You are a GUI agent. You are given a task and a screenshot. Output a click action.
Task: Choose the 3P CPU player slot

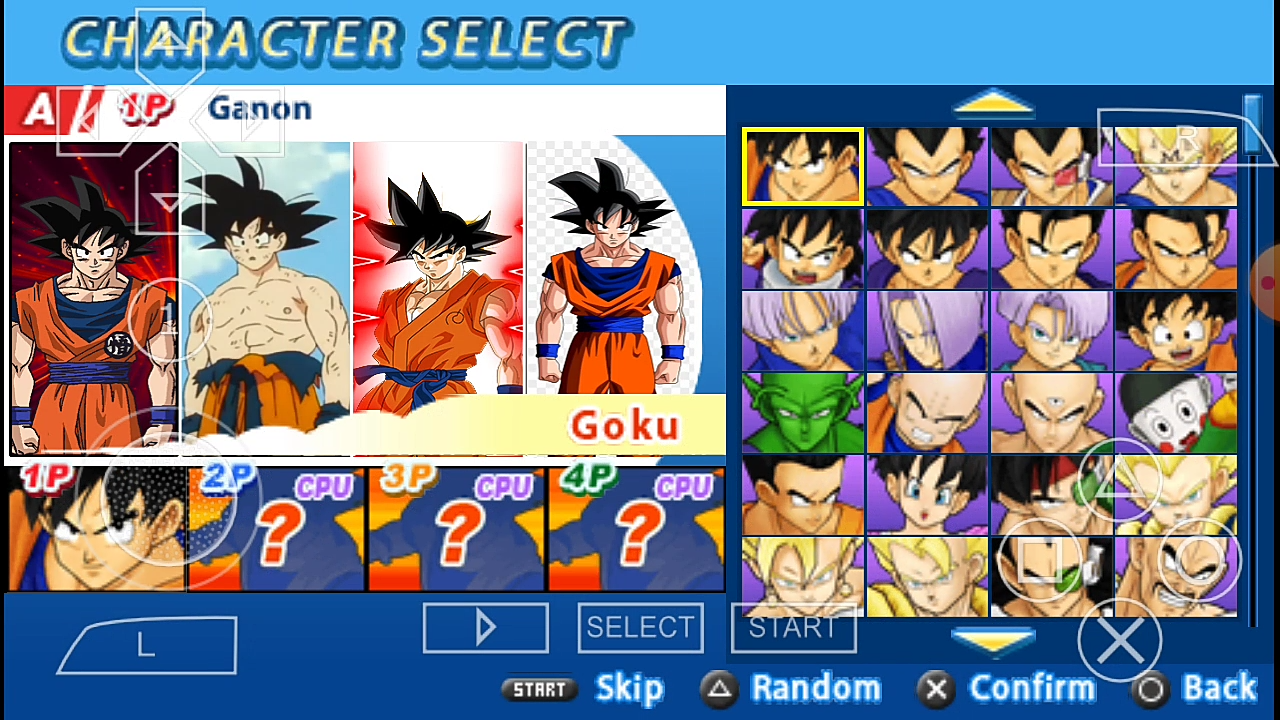(456, 530)
